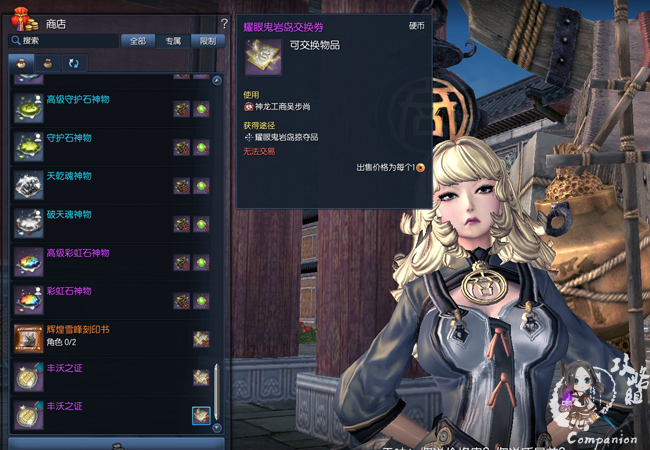Viewport: 650px width, 450px height.
Task: Select the 全部 filter button
Action: [138, 41]
